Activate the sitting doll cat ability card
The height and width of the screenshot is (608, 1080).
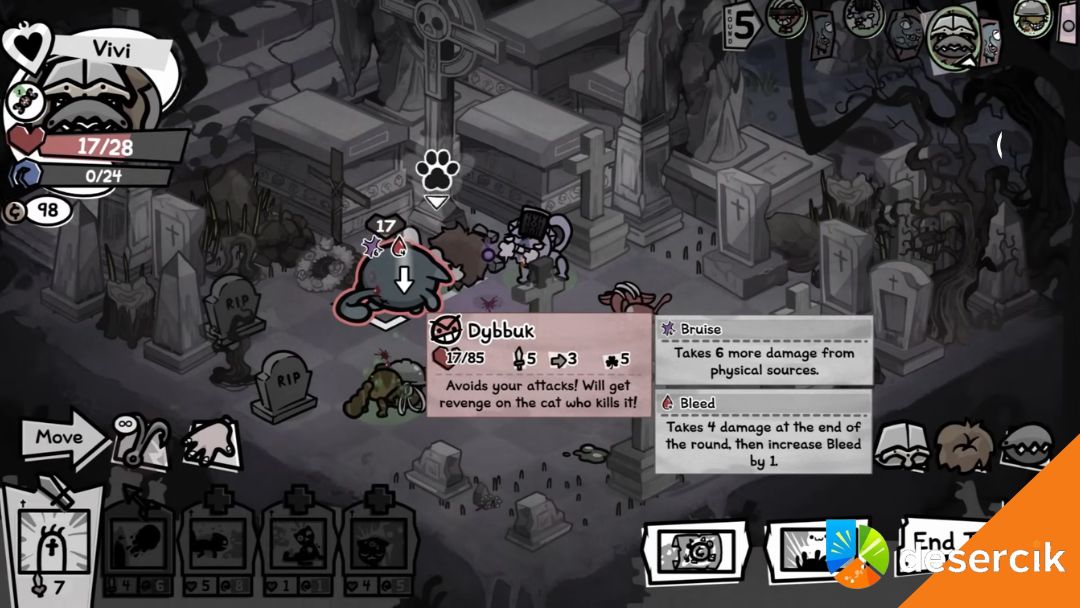[299, 543]
